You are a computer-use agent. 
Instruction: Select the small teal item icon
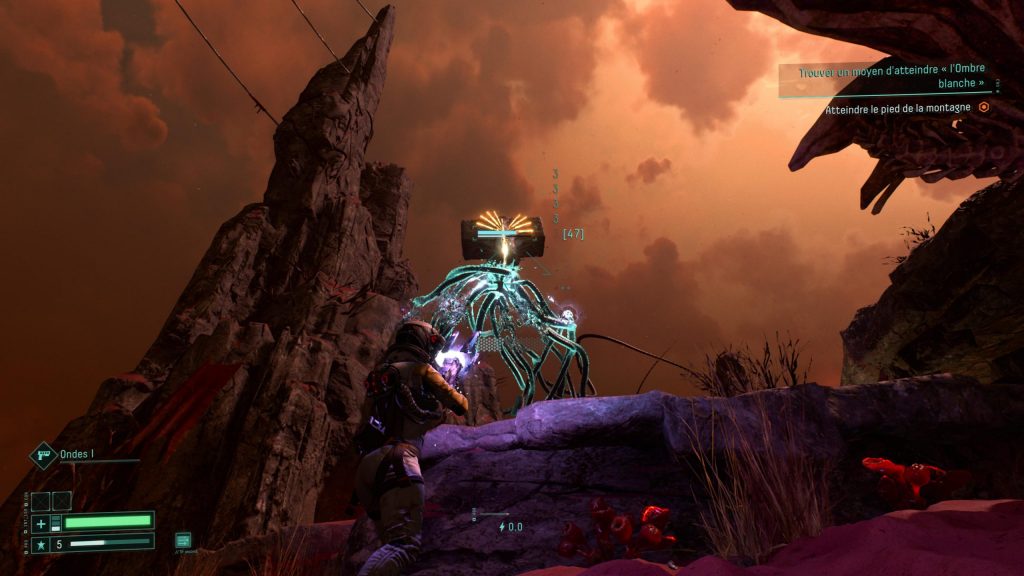point(183,540)
